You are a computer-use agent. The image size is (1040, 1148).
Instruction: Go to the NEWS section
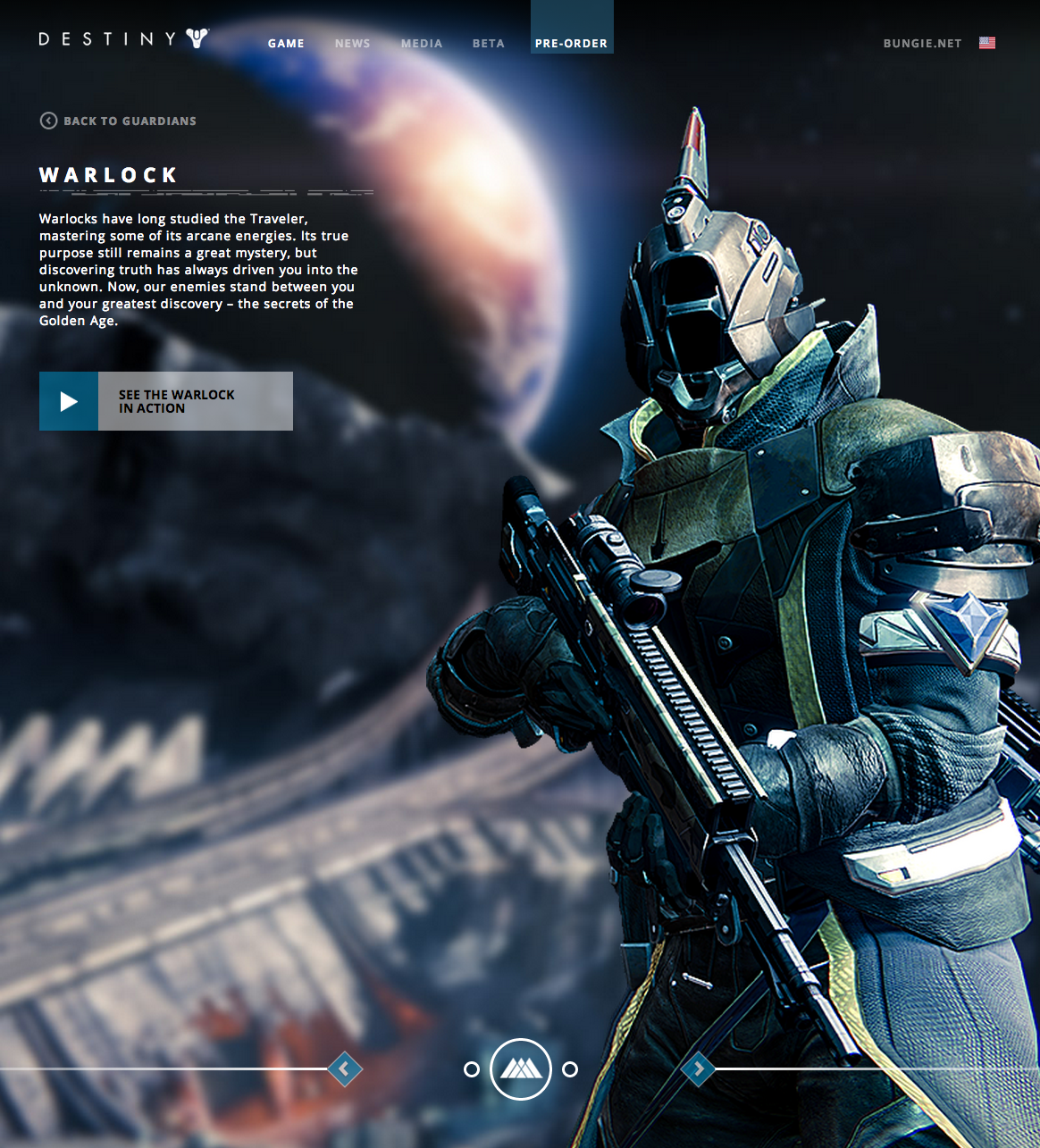(x=352, y=43)
